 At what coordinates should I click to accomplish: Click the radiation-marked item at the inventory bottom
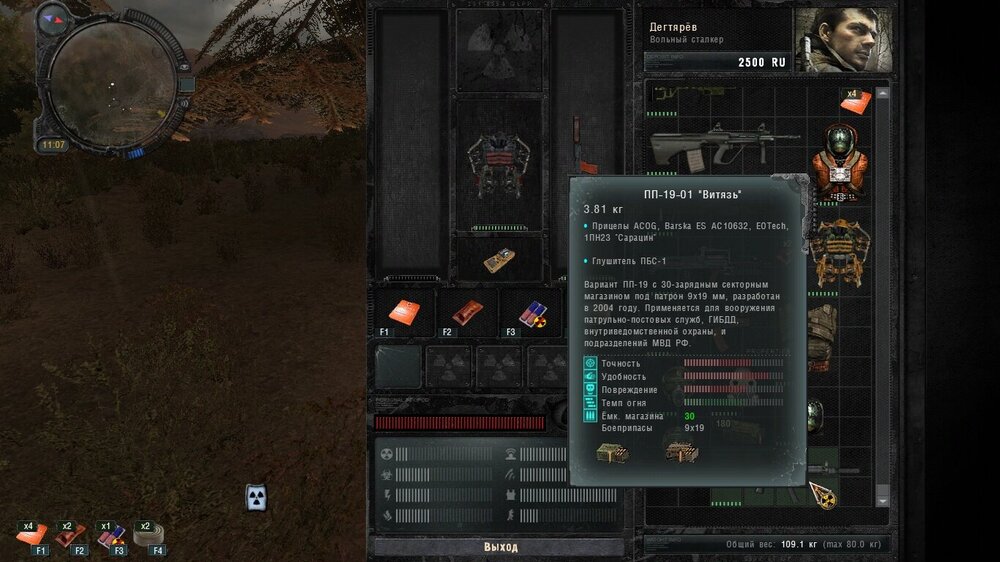[823, 492]
